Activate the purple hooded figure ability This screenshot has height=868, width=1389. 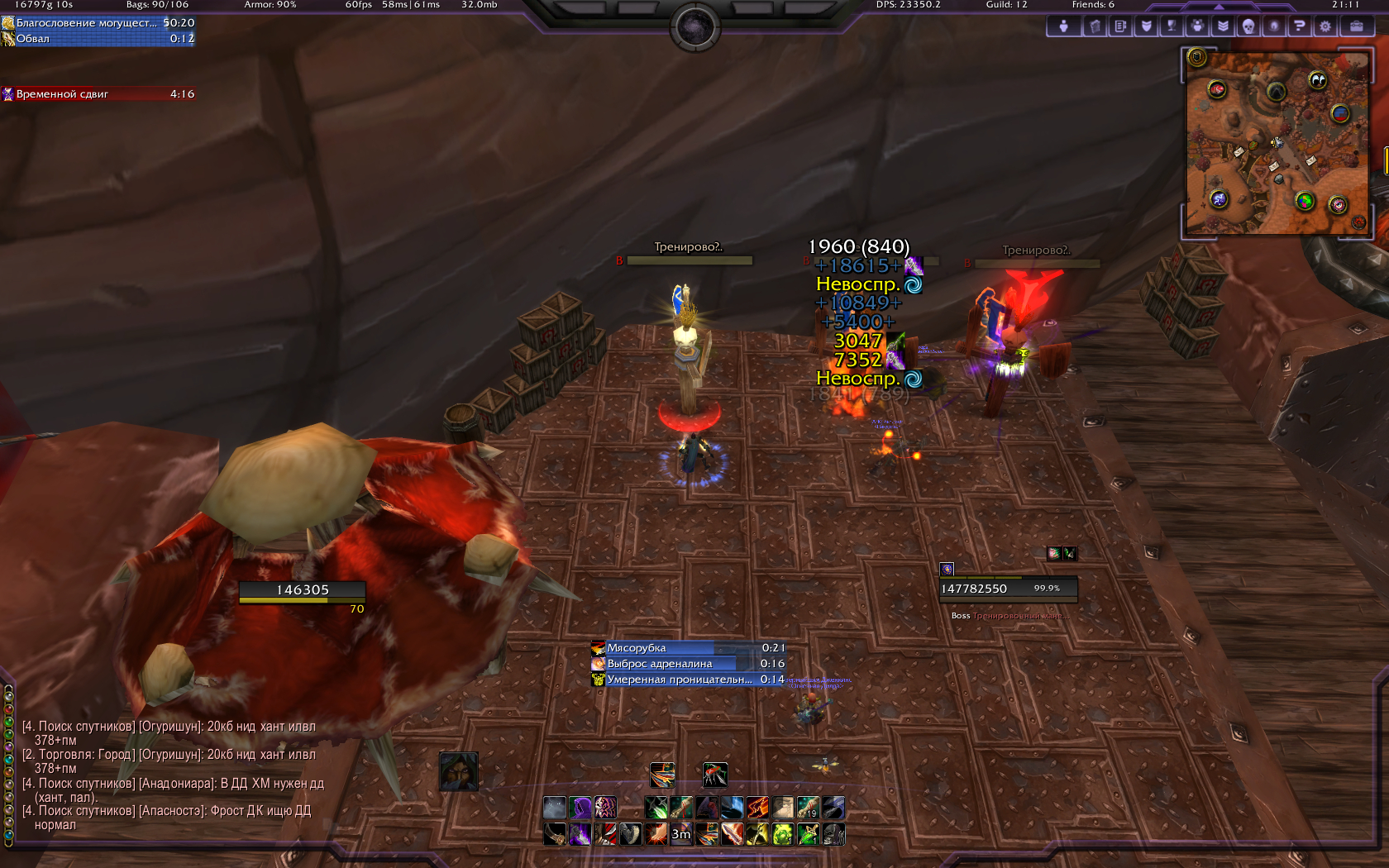[x=580, y=808]
